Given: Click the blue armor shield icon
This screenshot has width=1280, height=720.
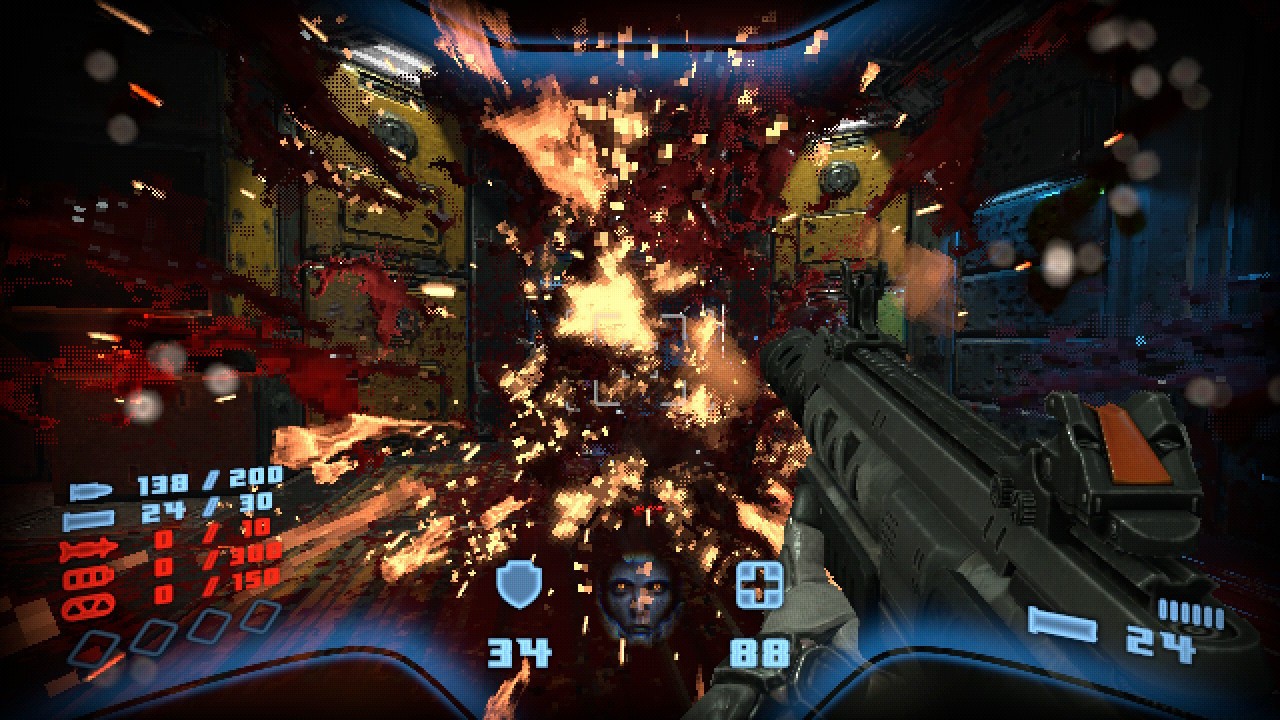Looking at the screenshot, I should point(518,585).
